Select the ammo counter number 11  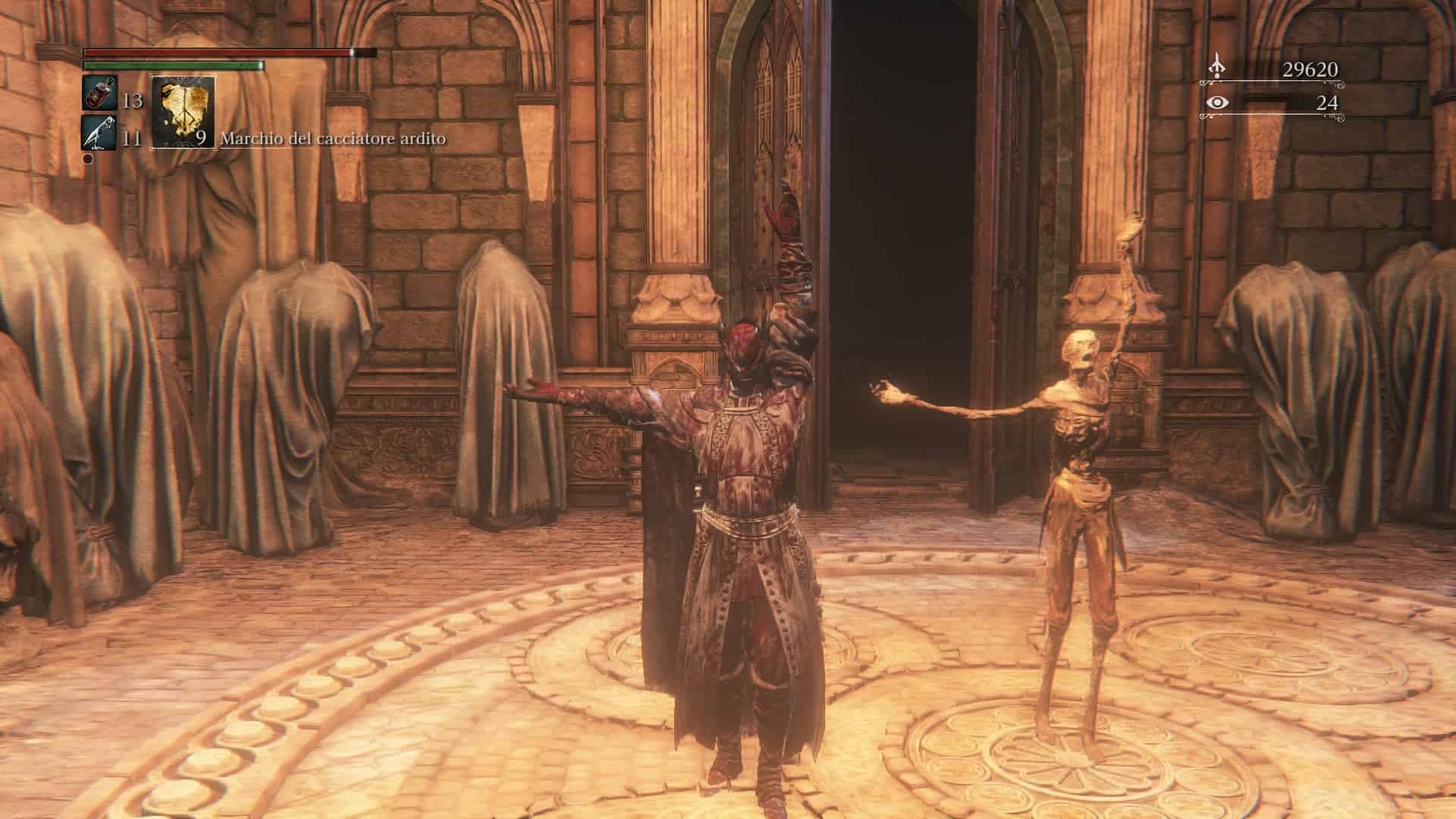click(x=130, y=139)
